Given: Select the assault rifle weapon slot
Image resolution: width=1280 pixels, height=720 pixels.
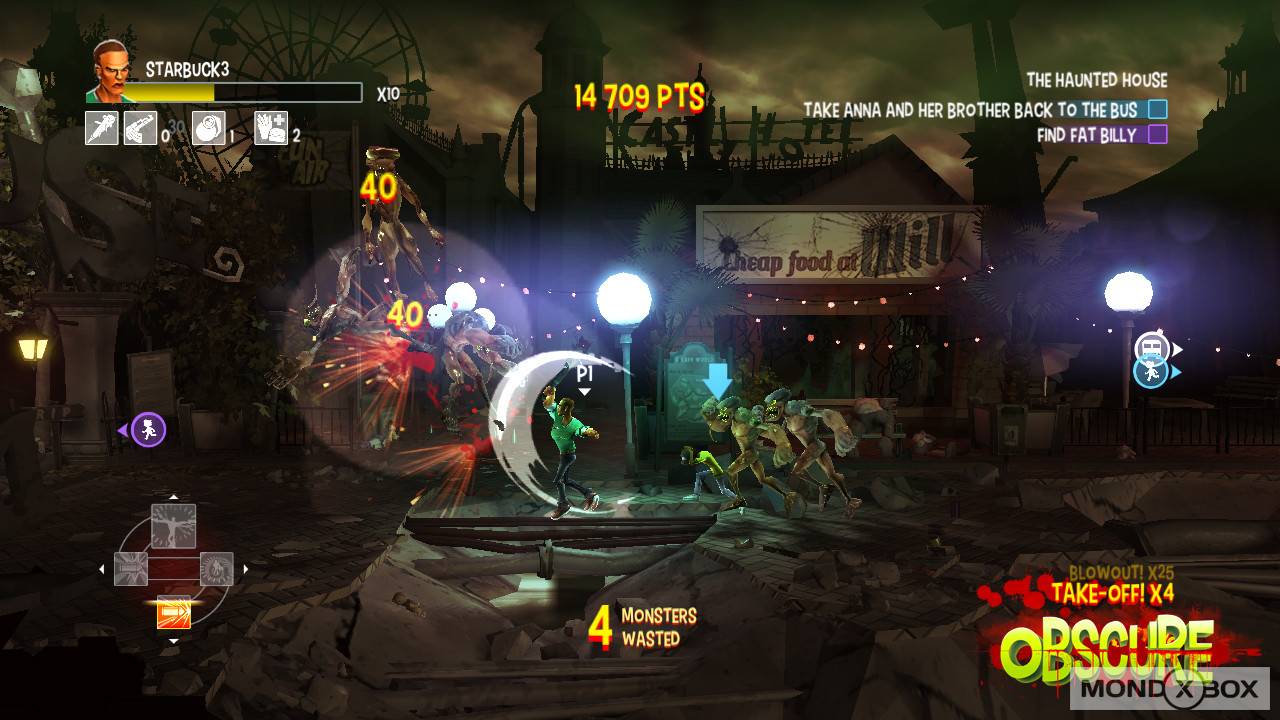Looking at the screenshot, I should click(140, 128).
